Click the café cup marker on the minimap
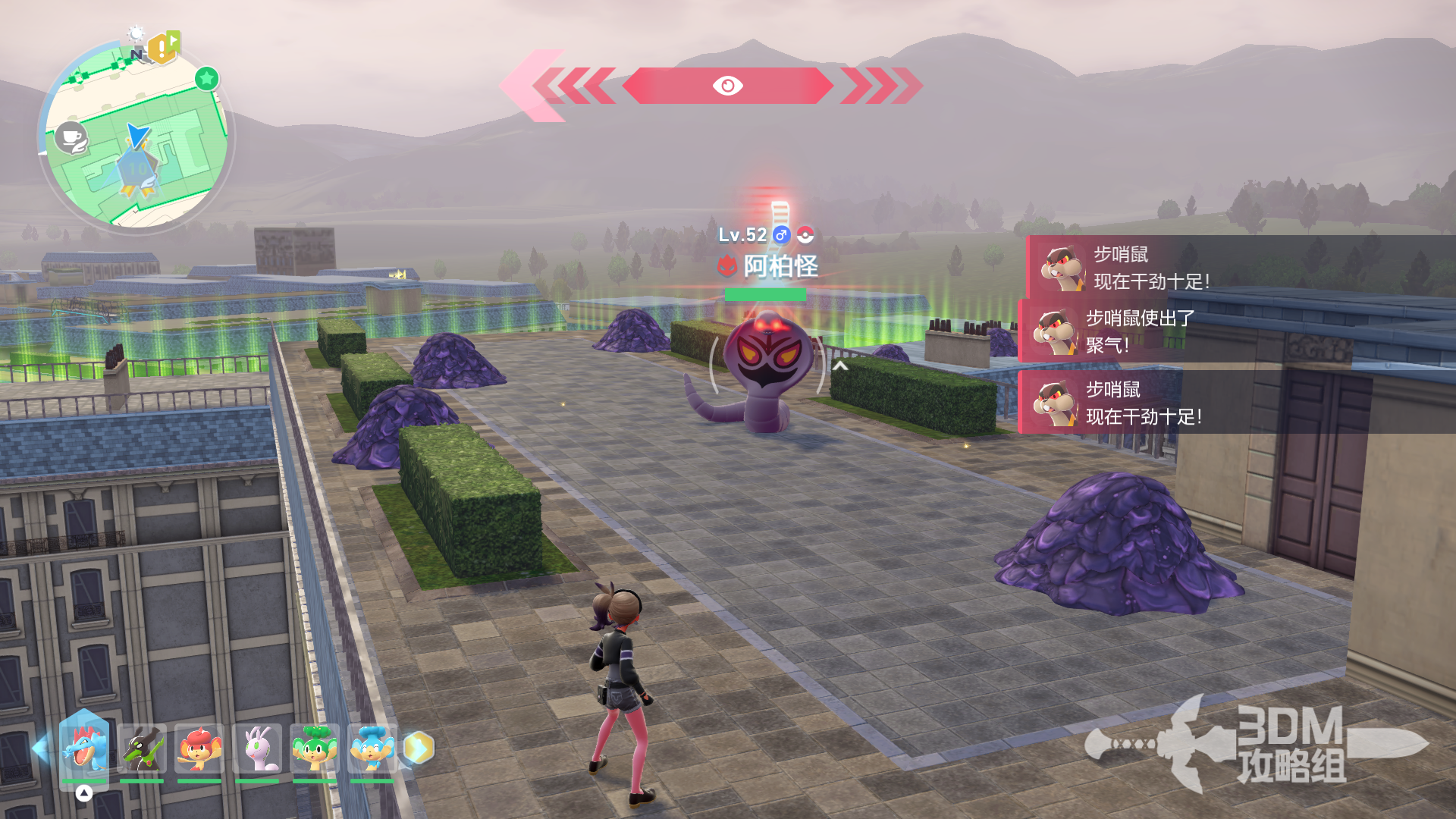Viewport: 1456px width, 819px height. coord(71,138)
